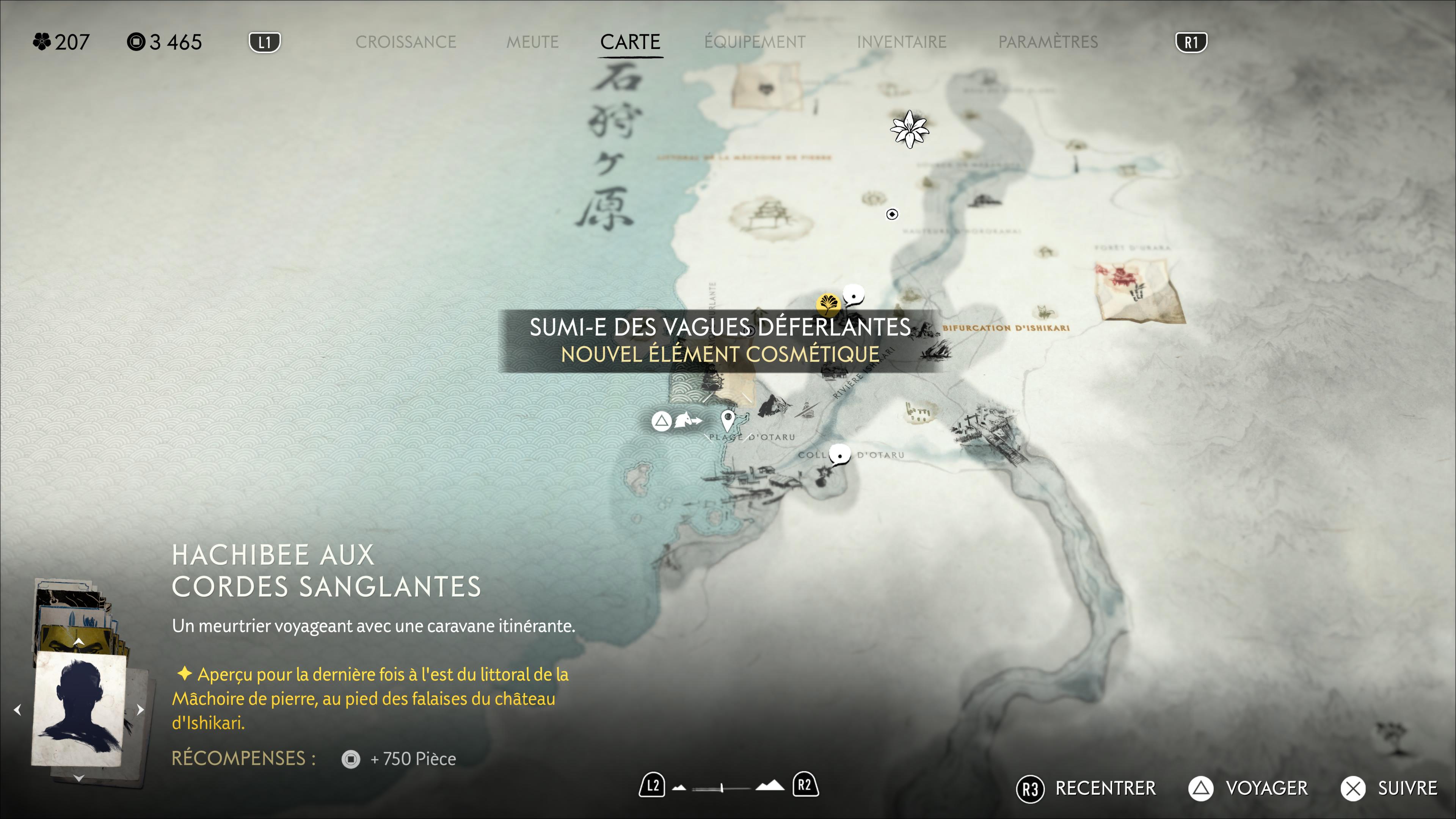
Task: Select the Carte tab
Action: tap(630, 42)
